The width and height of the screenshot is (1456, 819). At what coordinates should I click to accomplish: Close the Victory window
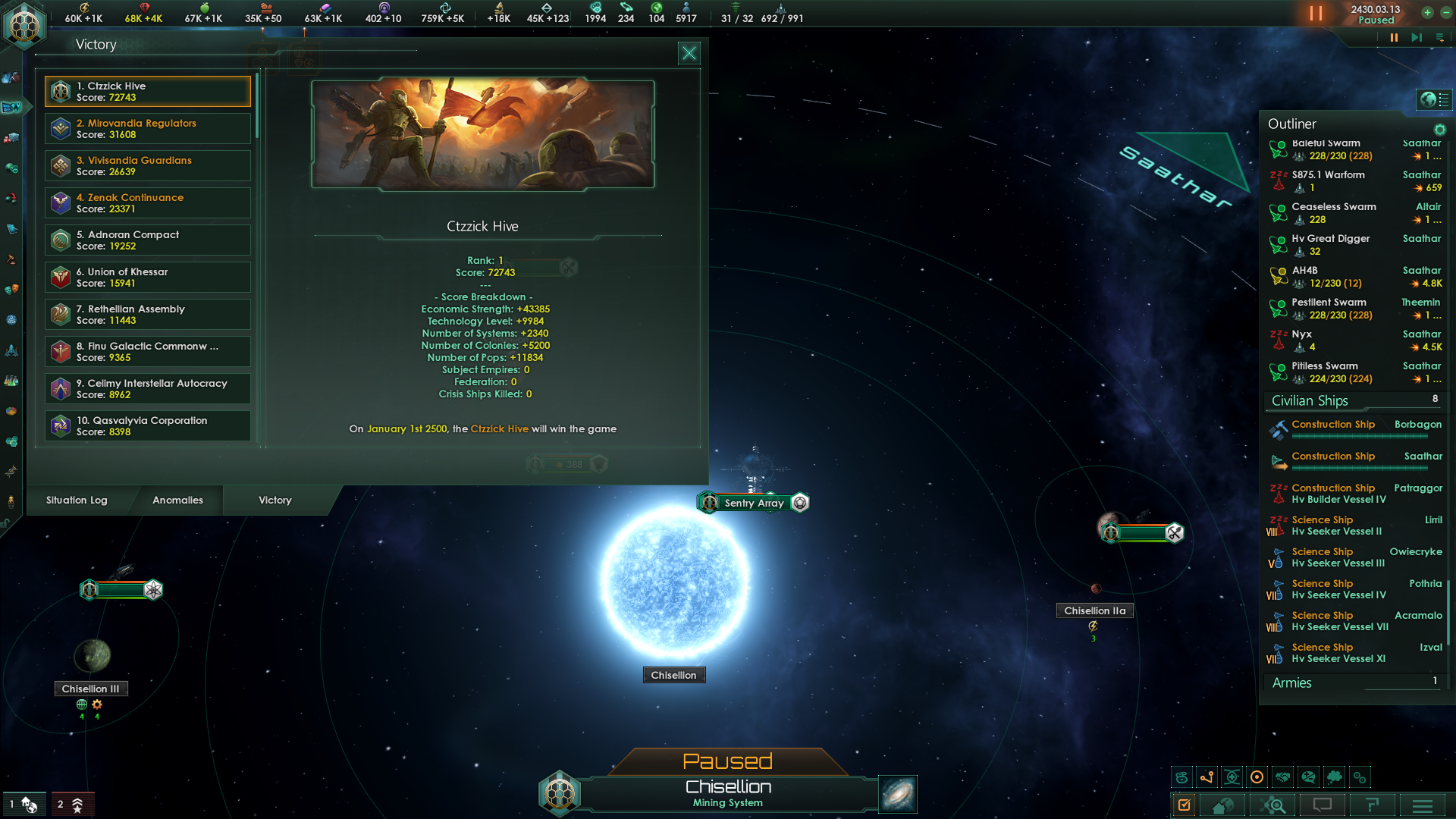coord(689,53)
